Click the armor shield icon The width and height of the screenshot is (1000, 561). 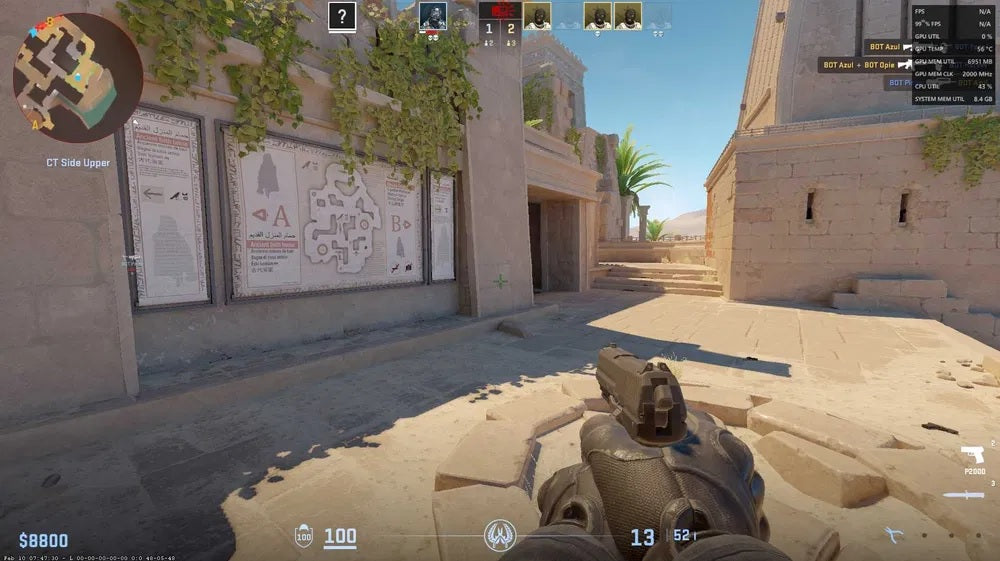[302, 537]
